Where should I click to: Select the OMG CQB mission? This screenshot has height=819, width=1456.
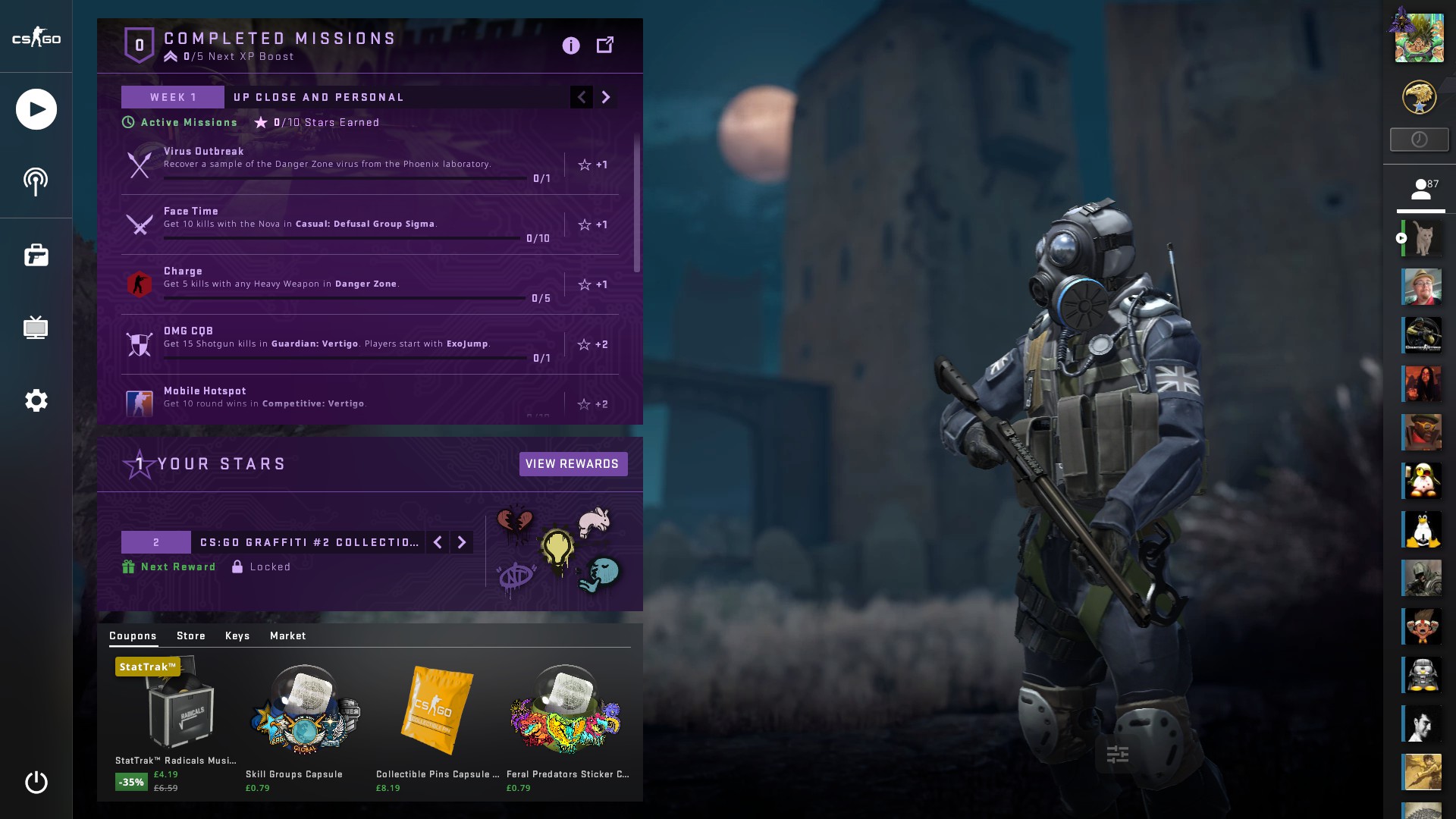point(341,344)
